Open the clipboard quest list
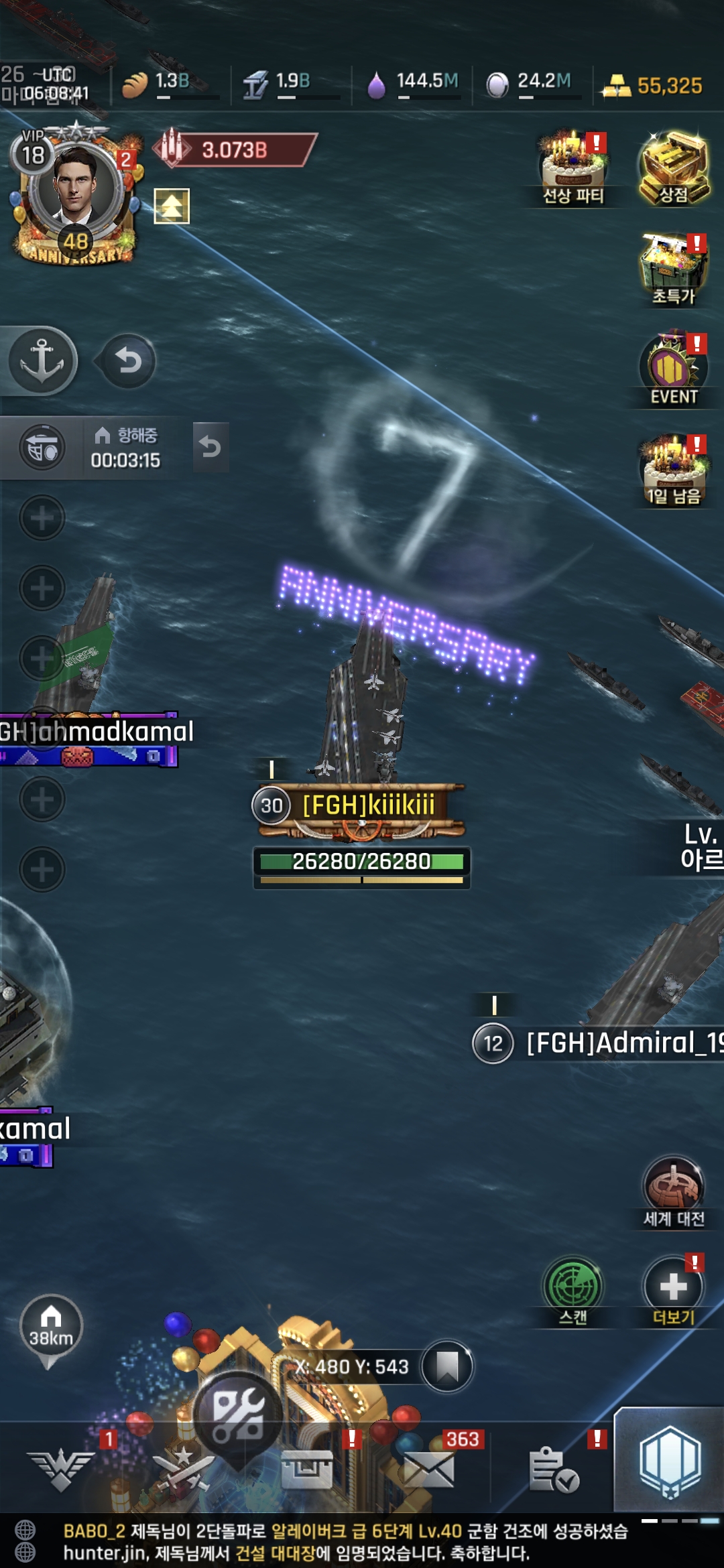 (553, 1470)
